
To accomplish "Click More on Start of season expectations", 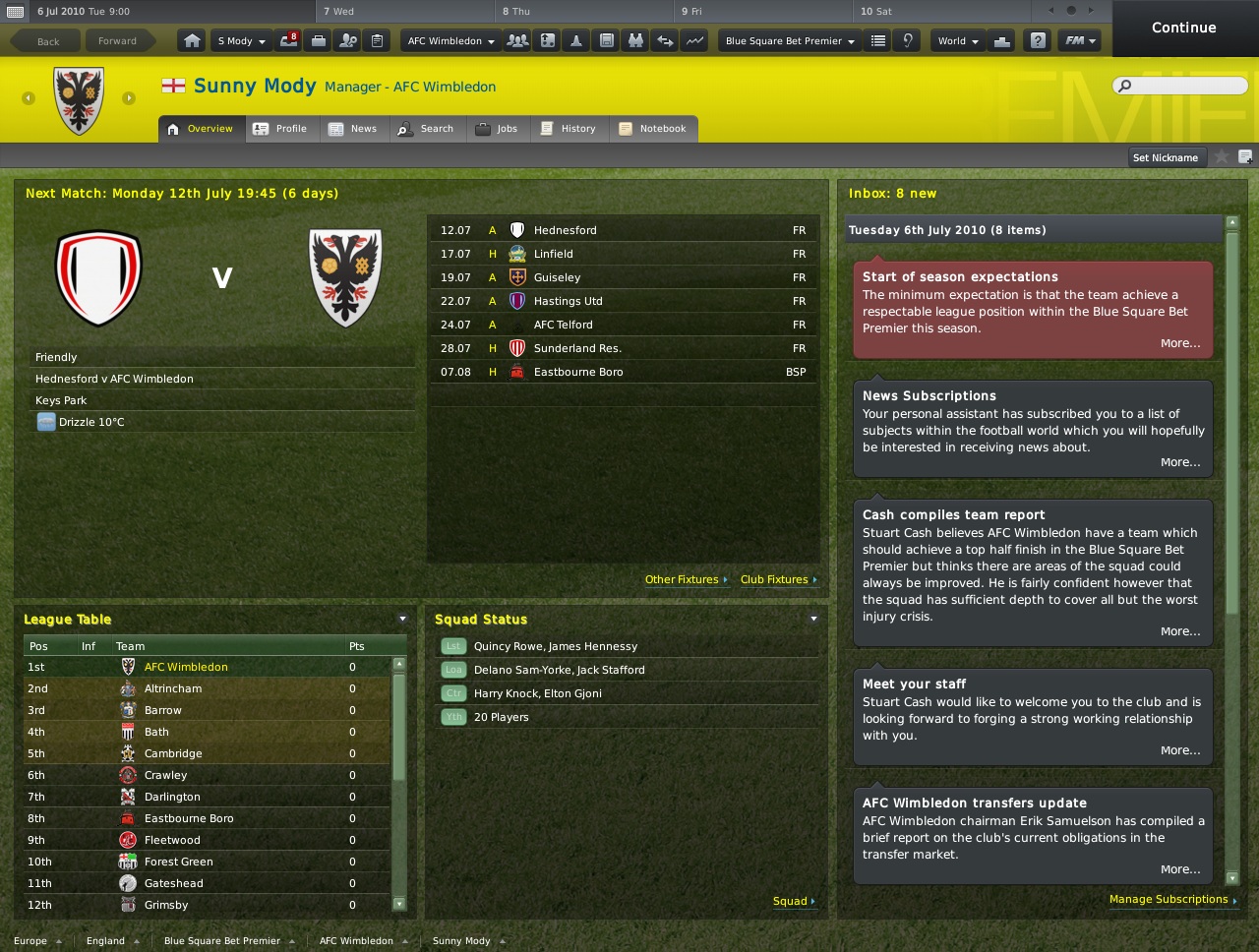I will [x=1179, y=342].
